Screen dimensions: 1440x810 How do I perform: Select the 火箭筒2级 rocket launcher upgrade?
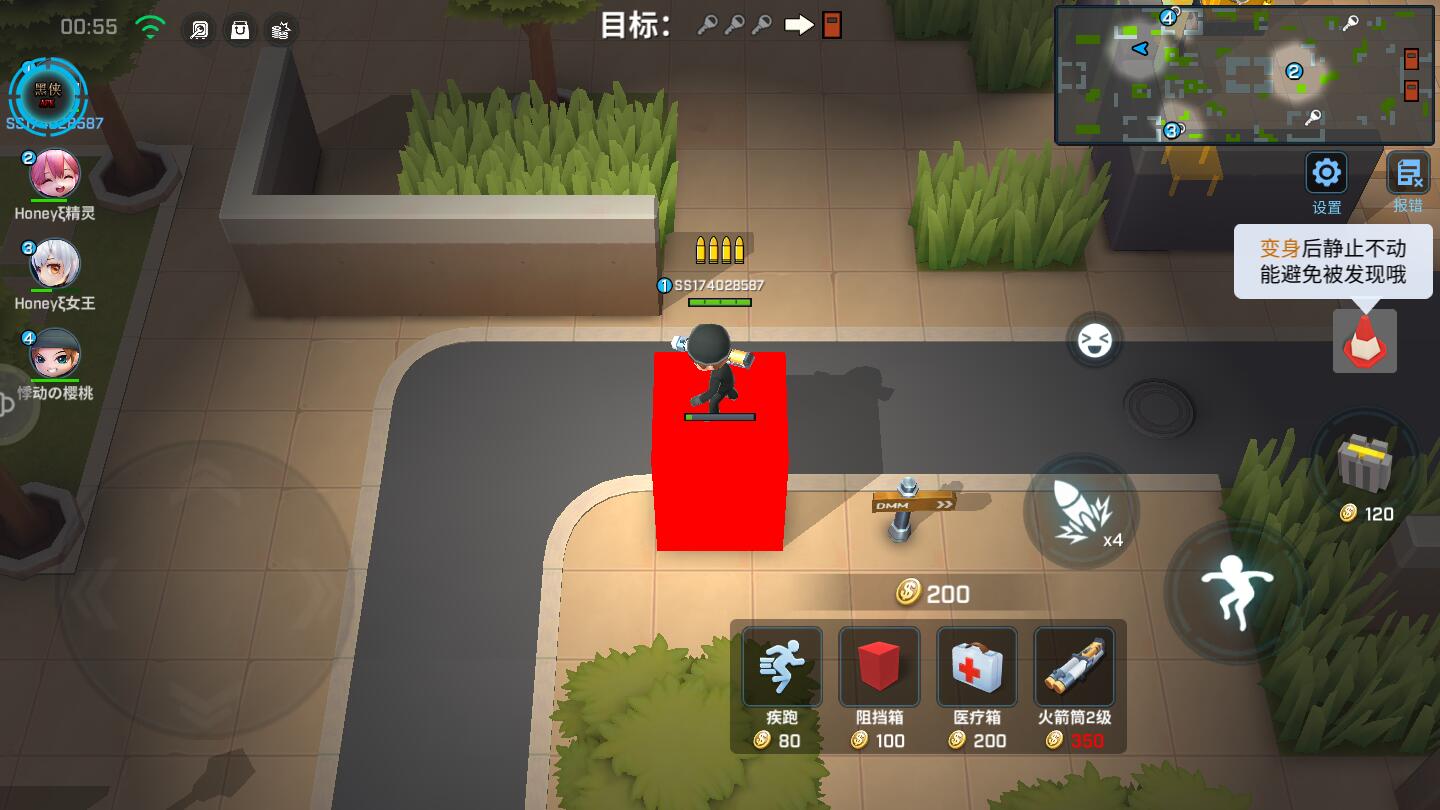click(1075, 668)
